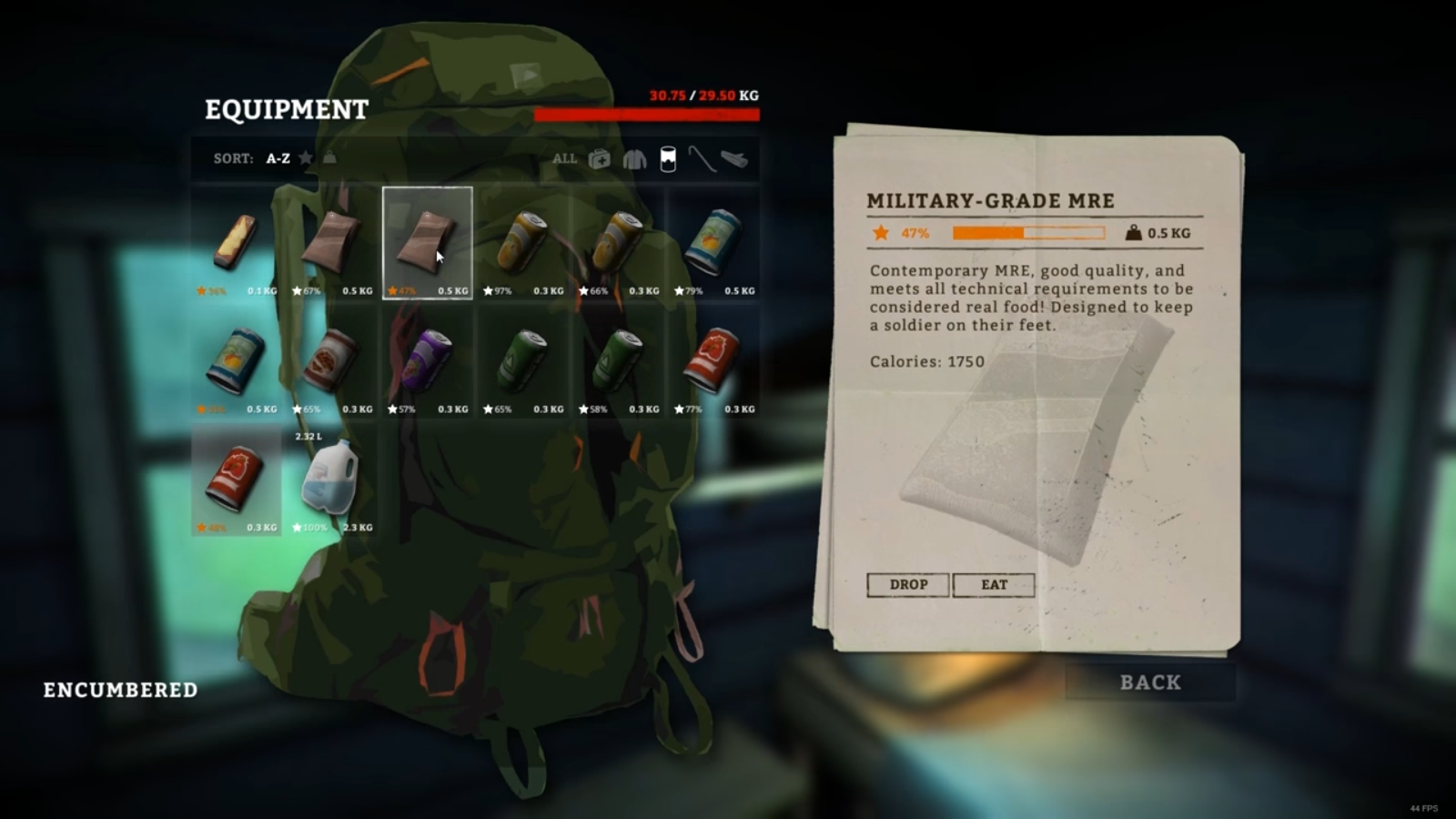The image size is (1456, 819).
Task: Filter to clothing items
Action: pyautogui.click(x=634, y=159)
